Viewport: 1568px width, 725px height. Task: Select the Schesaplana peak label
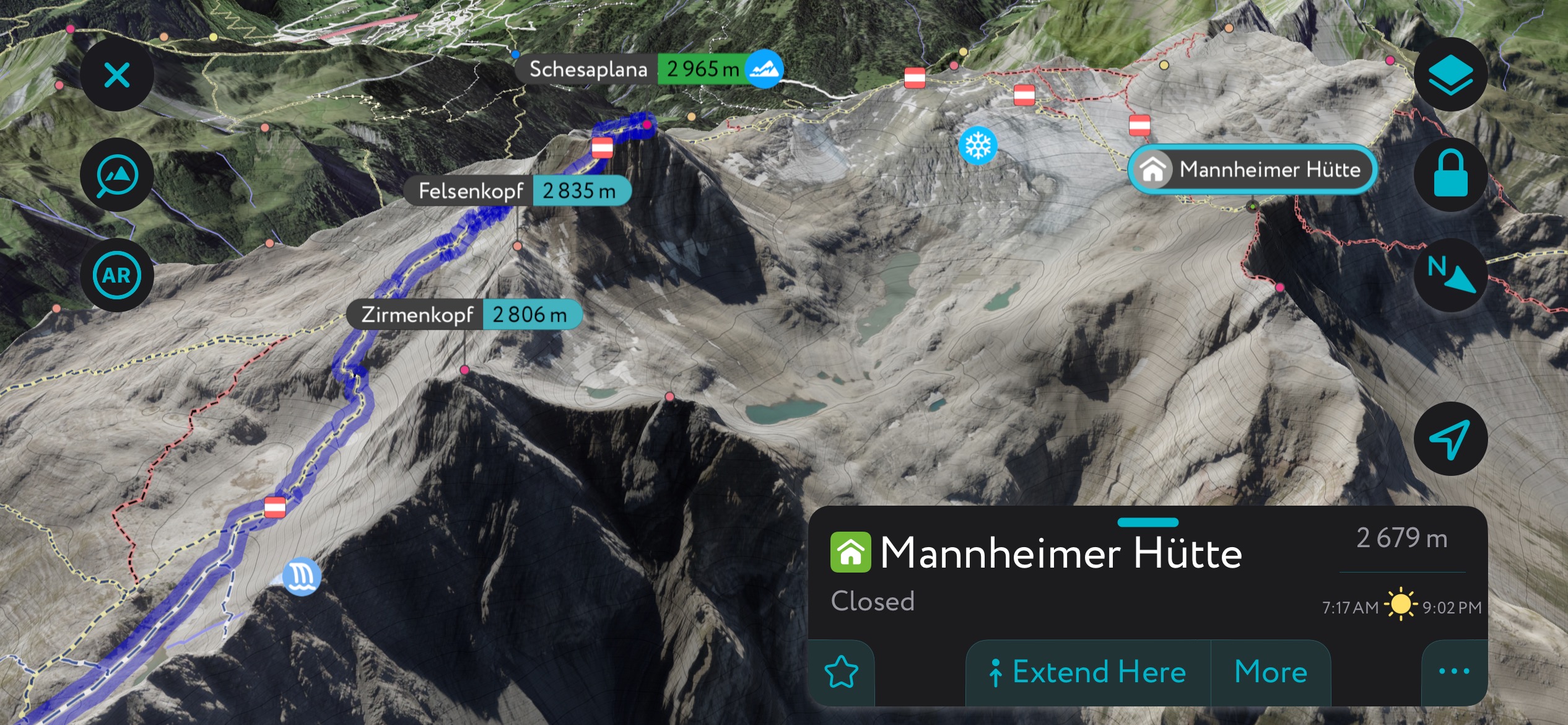(648, 69)
